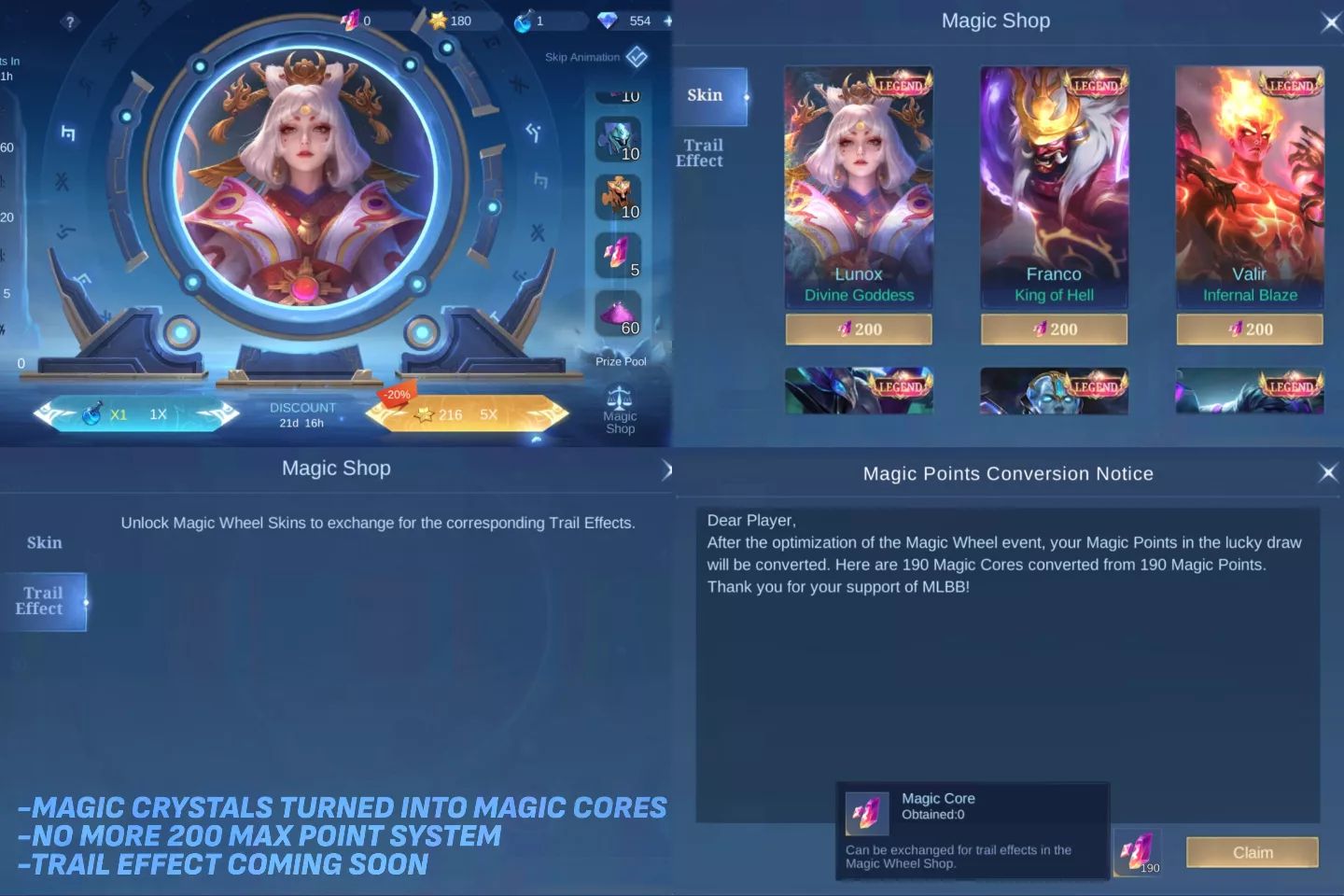The image size is (1344, 896).
Task: Enable the Skip Animation checkbox
Action: (x=636, y=56)
